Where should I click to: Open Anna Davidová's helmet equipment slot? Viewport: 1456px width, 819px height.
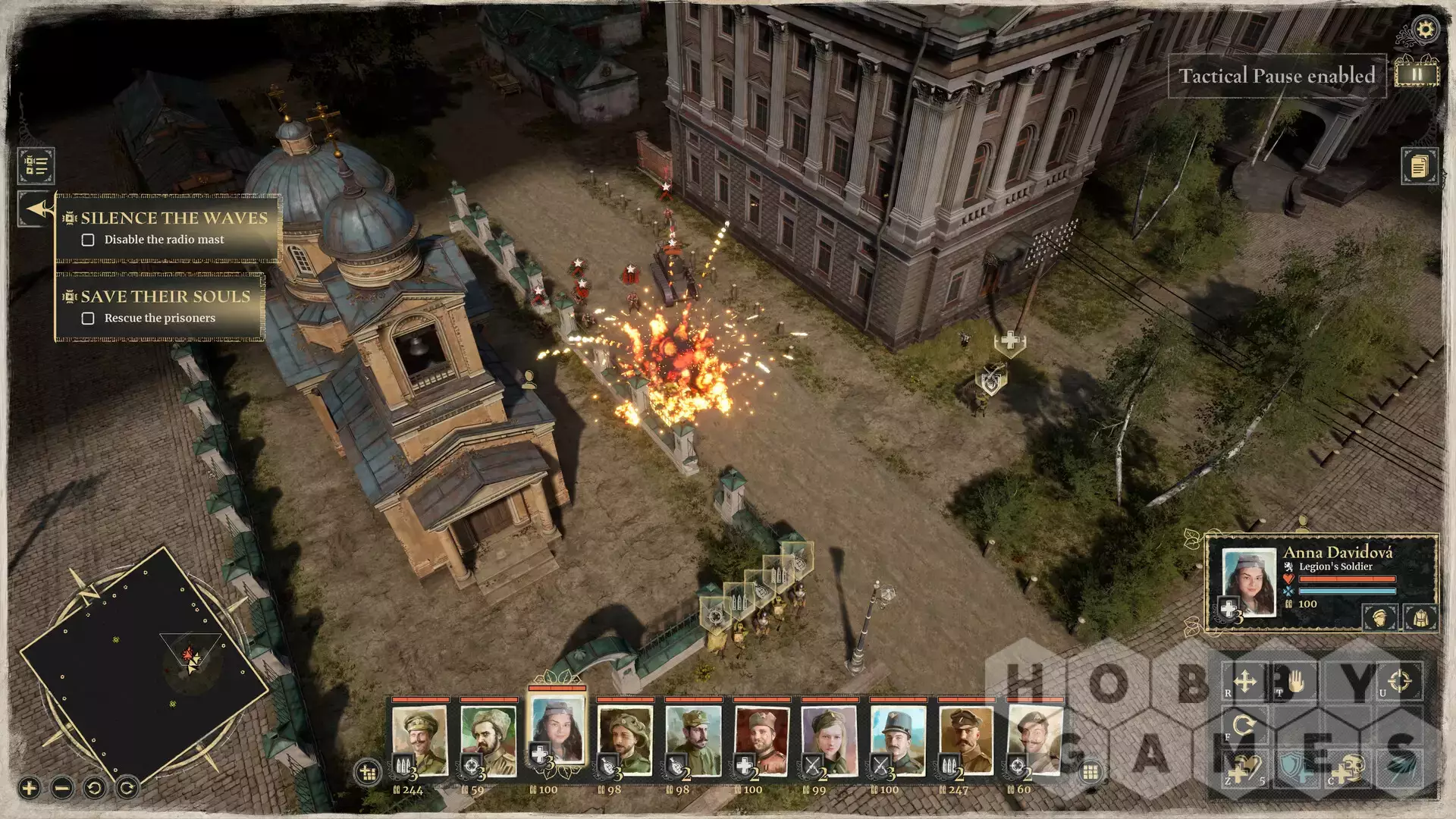pos(1380,617)
